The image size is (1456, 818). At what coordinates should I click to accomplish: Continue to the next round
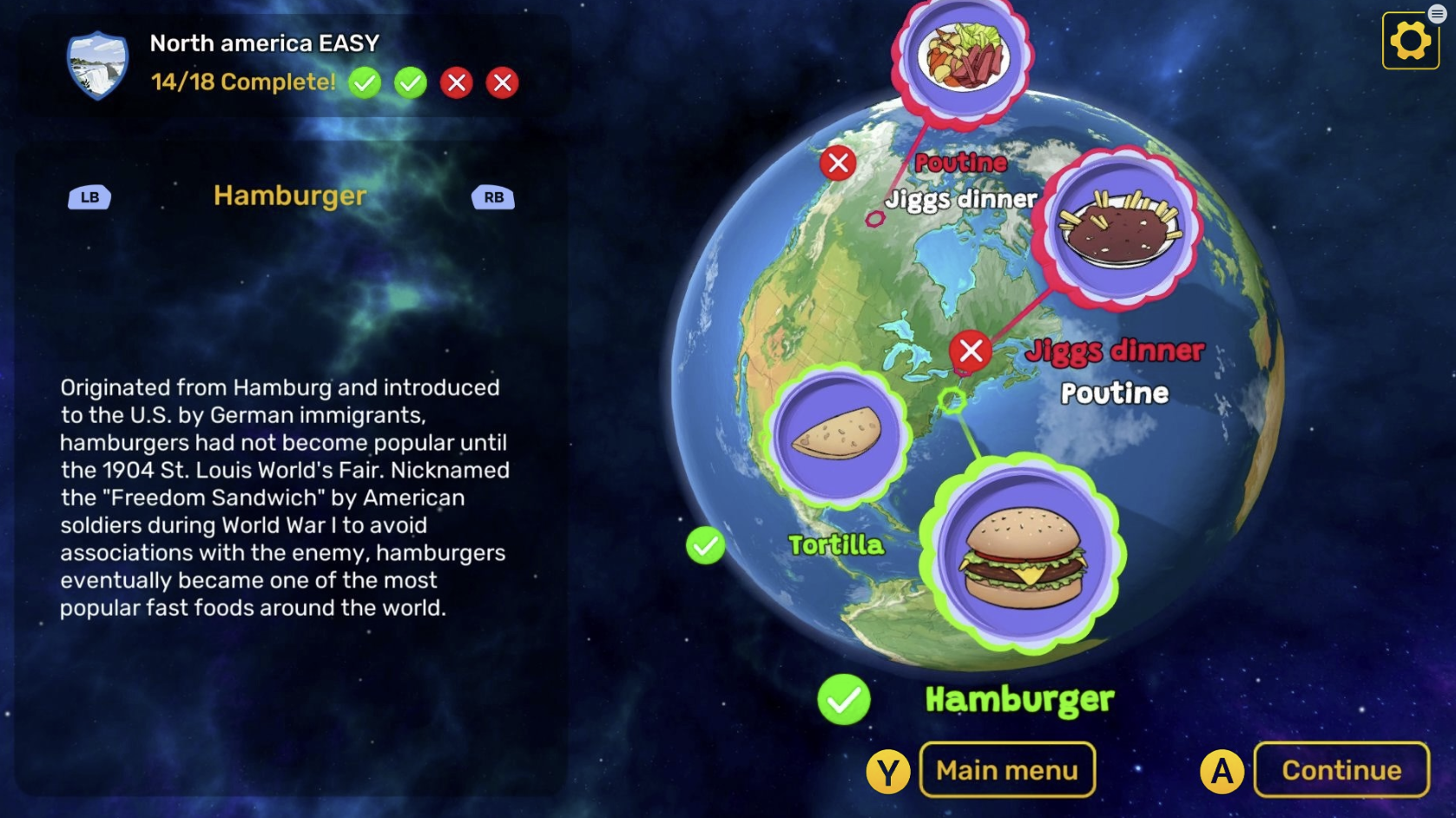[1341, 770]
